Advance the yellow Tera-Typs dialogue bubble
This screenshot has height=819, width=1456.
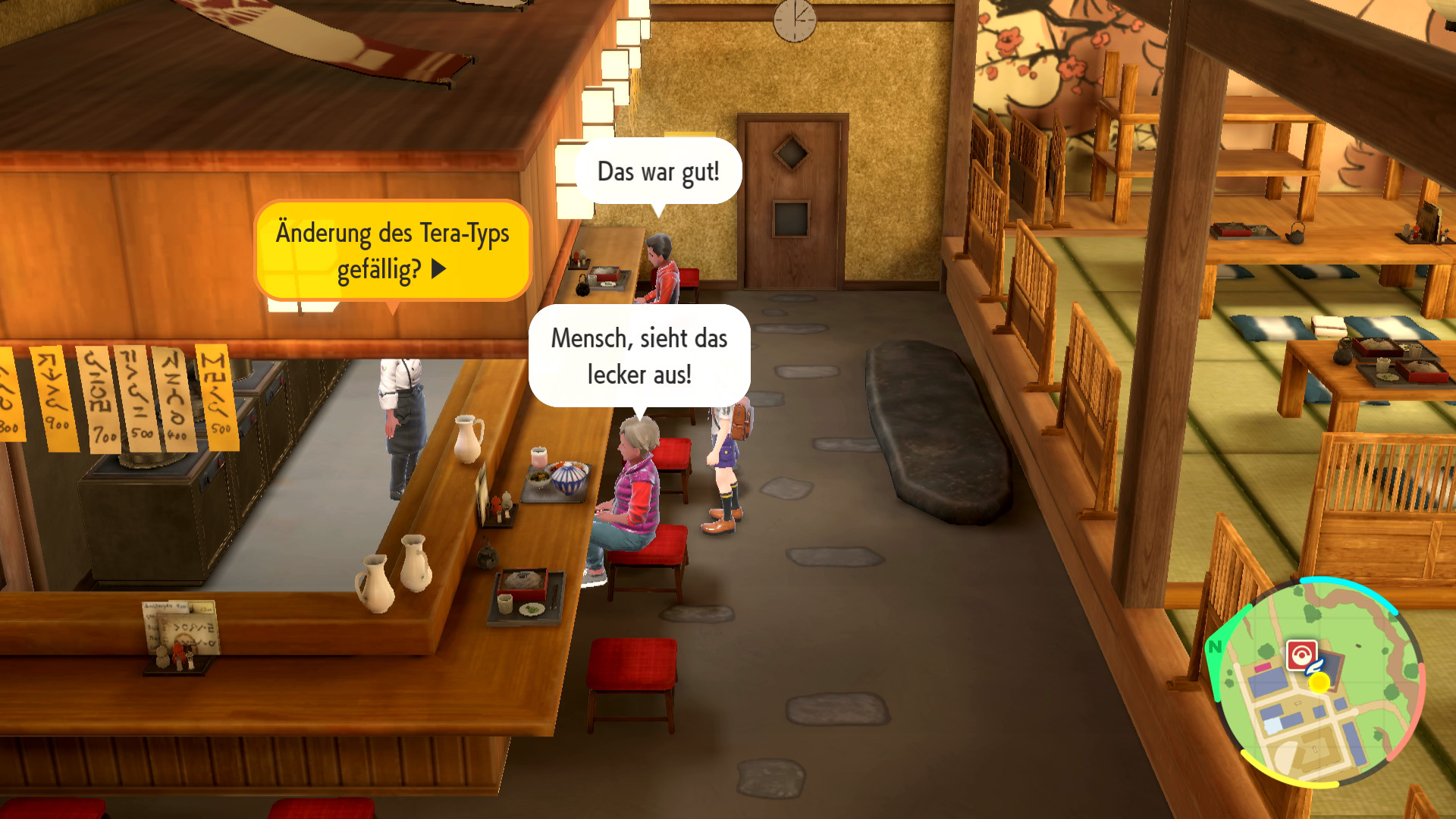tap(438, 269)
